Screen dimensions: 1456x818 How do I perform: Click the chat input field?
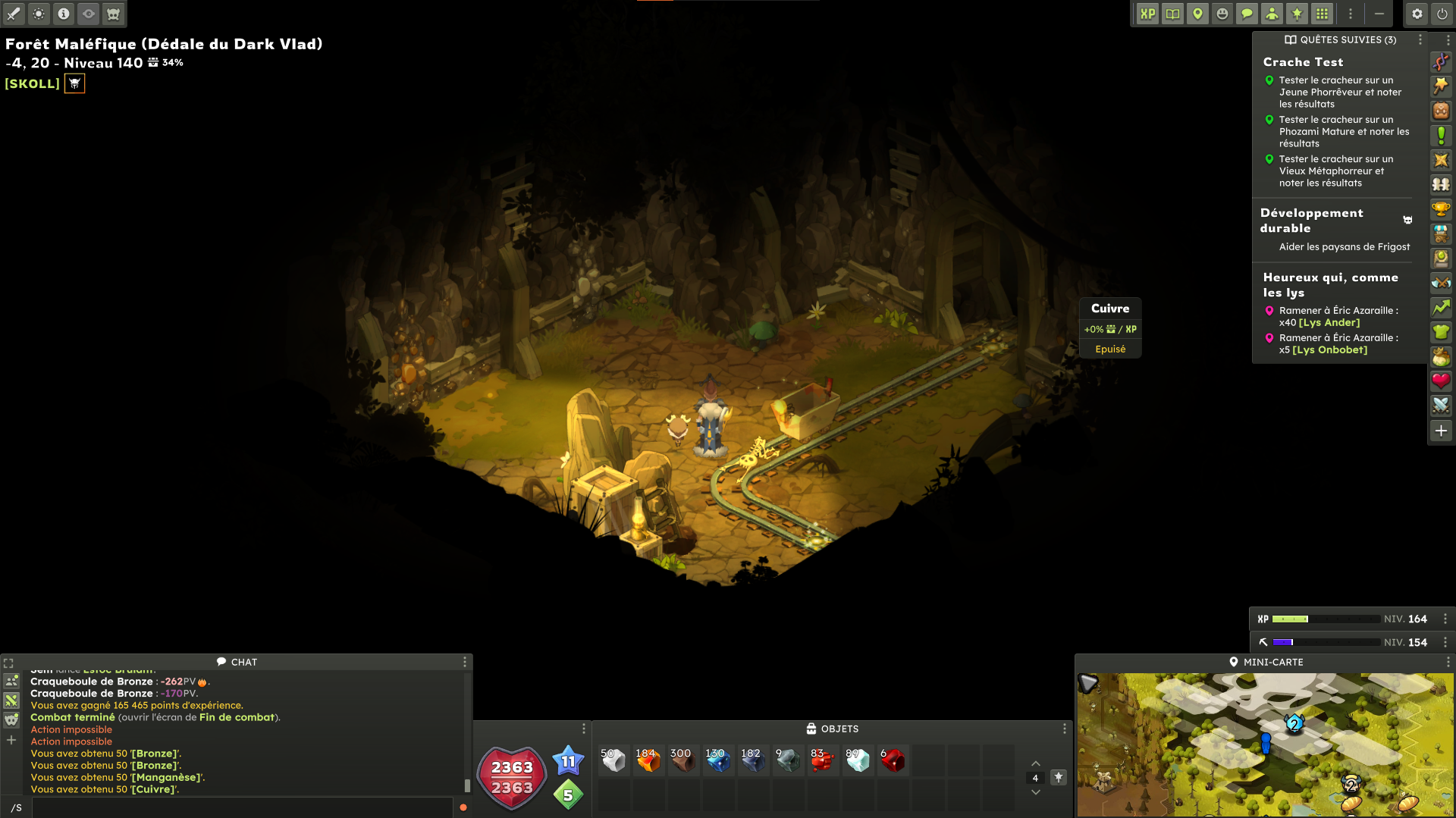pyautogui.click(x=243, y=807)
